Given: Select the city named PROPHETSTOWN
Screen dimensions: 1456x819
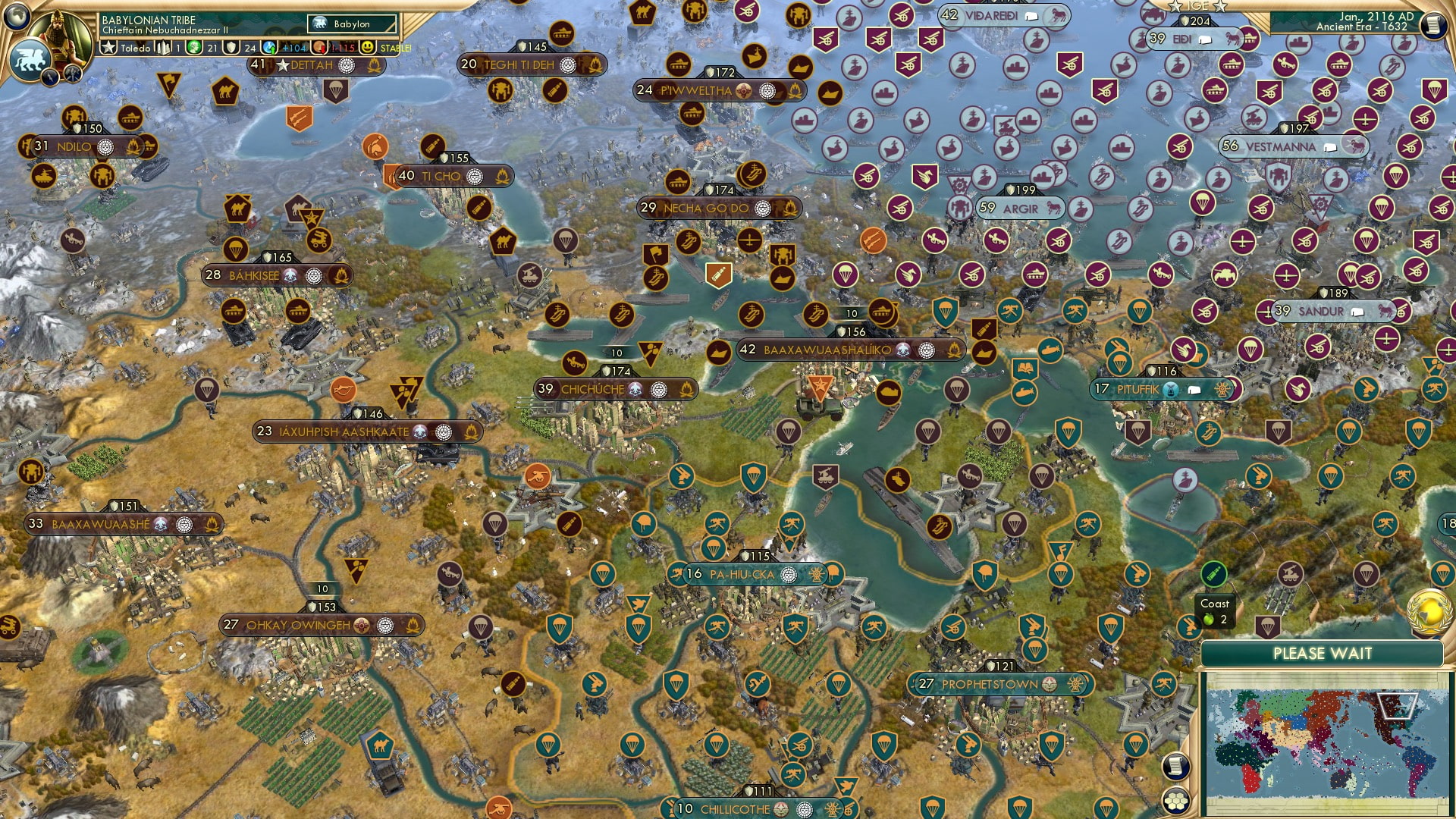Looking at the screenshot, I should 990,683.
